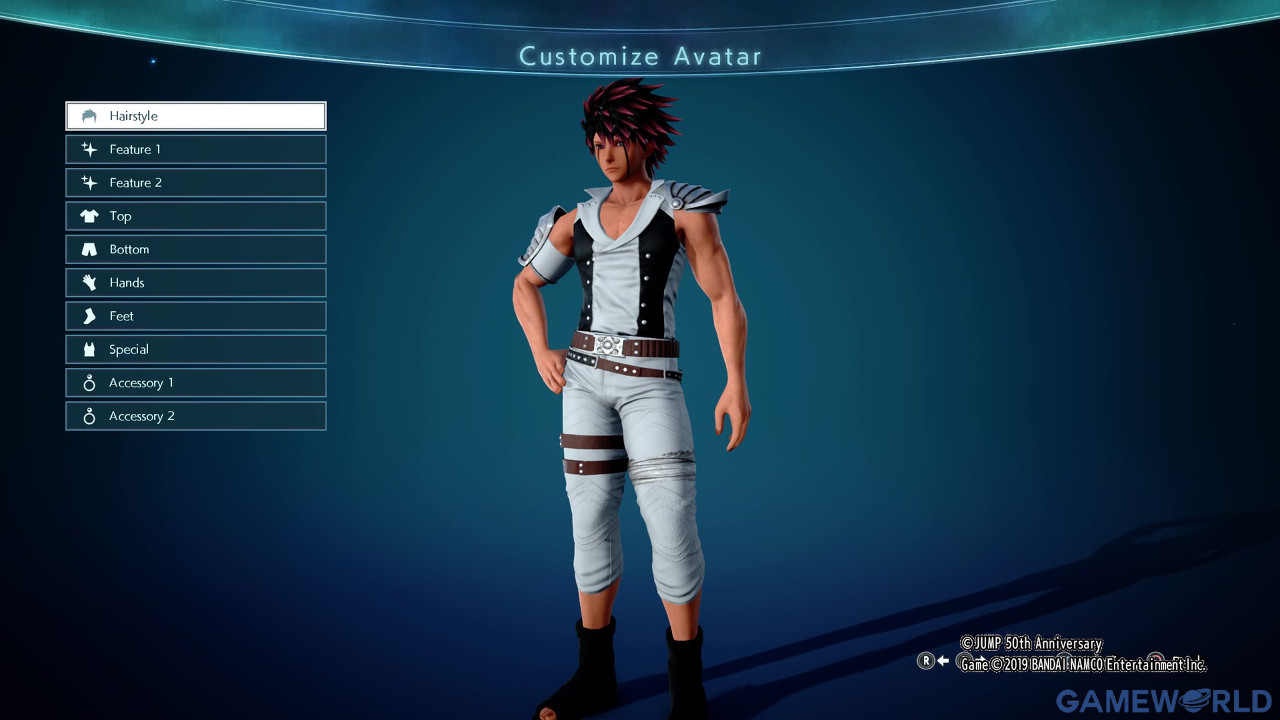
Task: Select the Hairstyle menu entry
Action: click(x=196, y=116)
